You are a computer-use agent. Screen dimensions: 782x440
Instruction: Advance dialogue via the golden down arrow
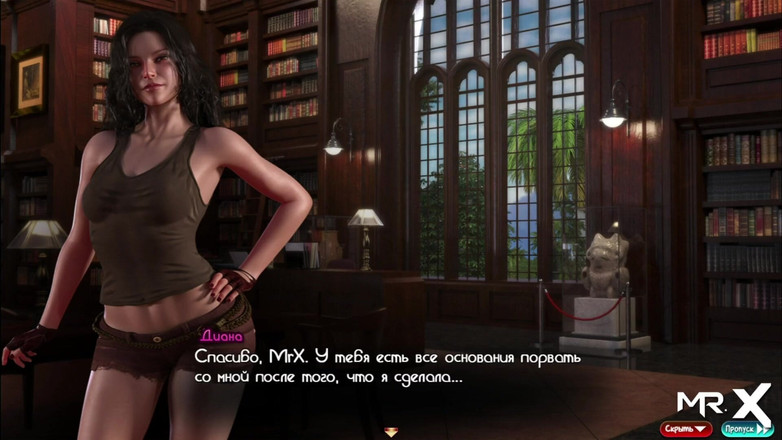pyautogui.click(x=391, y=432)
